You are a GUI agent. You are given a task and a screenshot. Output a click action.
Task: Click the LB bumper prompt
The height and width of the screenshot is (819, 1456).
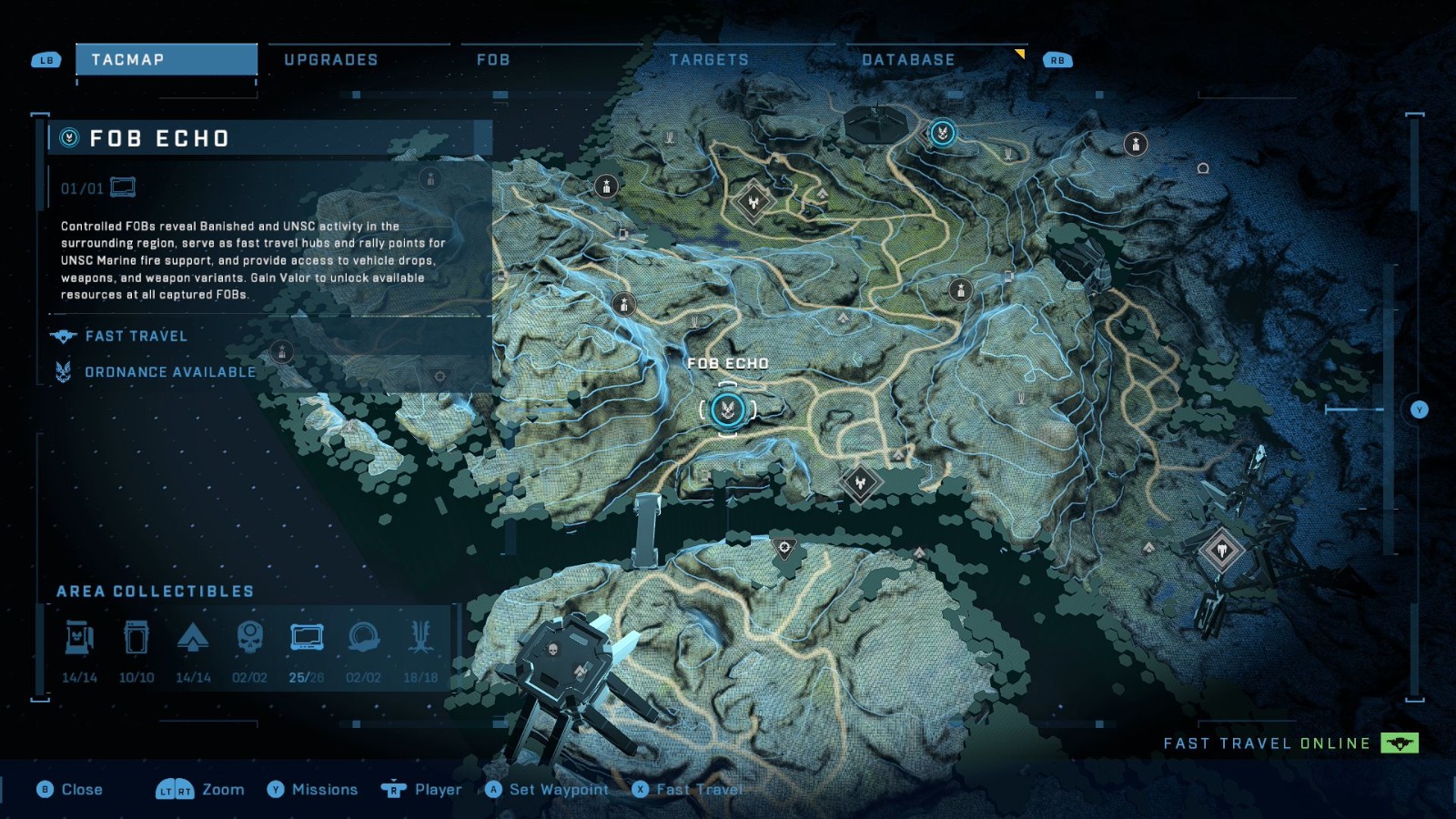45,60
